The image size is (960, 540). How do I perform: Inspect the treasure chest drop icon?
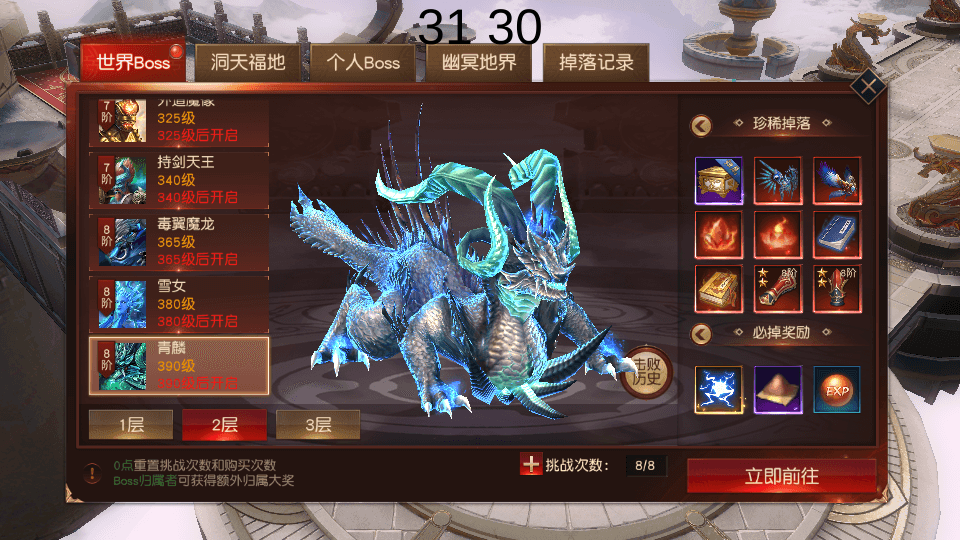click(719, 181)
